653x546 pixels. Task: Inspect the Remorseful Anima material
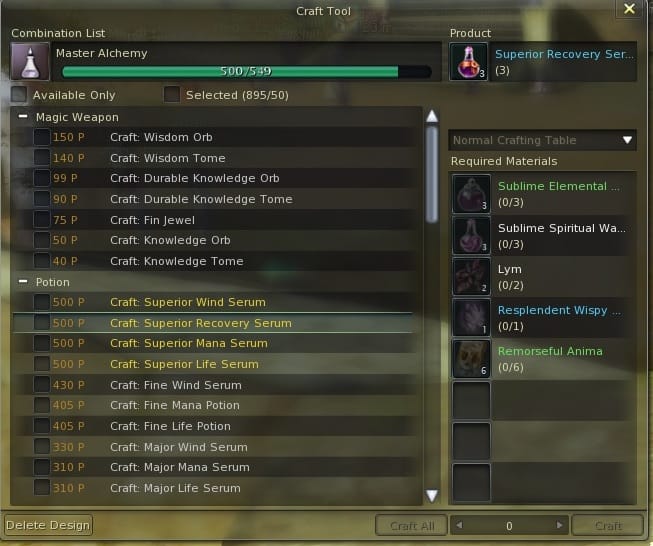tap(472, 359)
